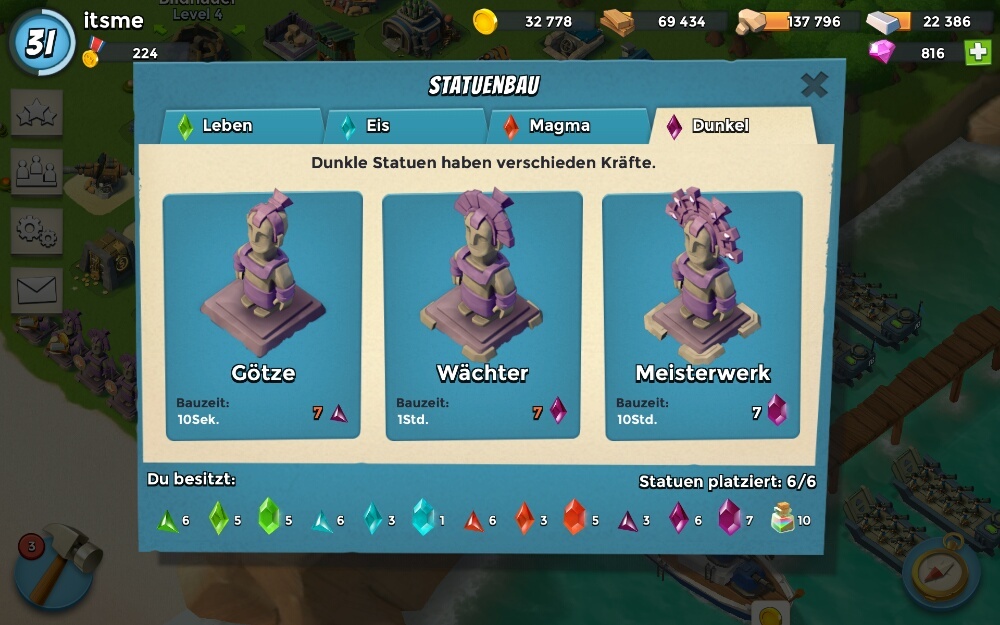Screen dimensions: 1000x625
Task: Select the Wächter statue card
Action: [482, 315]
